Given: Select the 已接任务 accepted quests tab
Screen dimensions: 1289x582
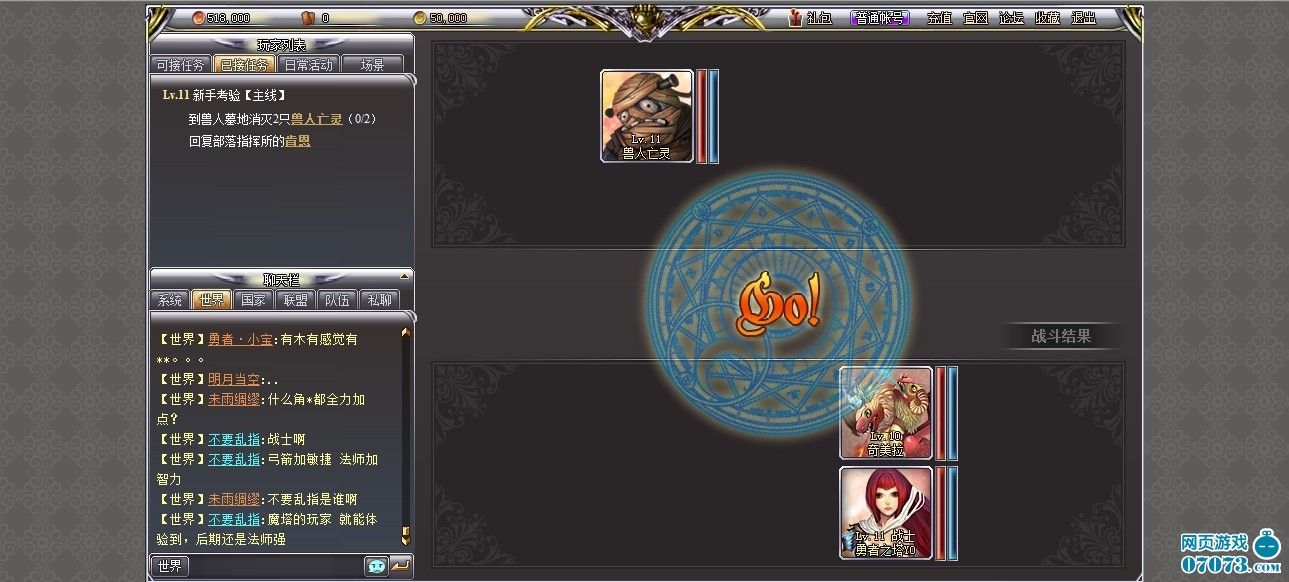Looking at the screenshot, I should pyautogui.click(x=244, y=65).
